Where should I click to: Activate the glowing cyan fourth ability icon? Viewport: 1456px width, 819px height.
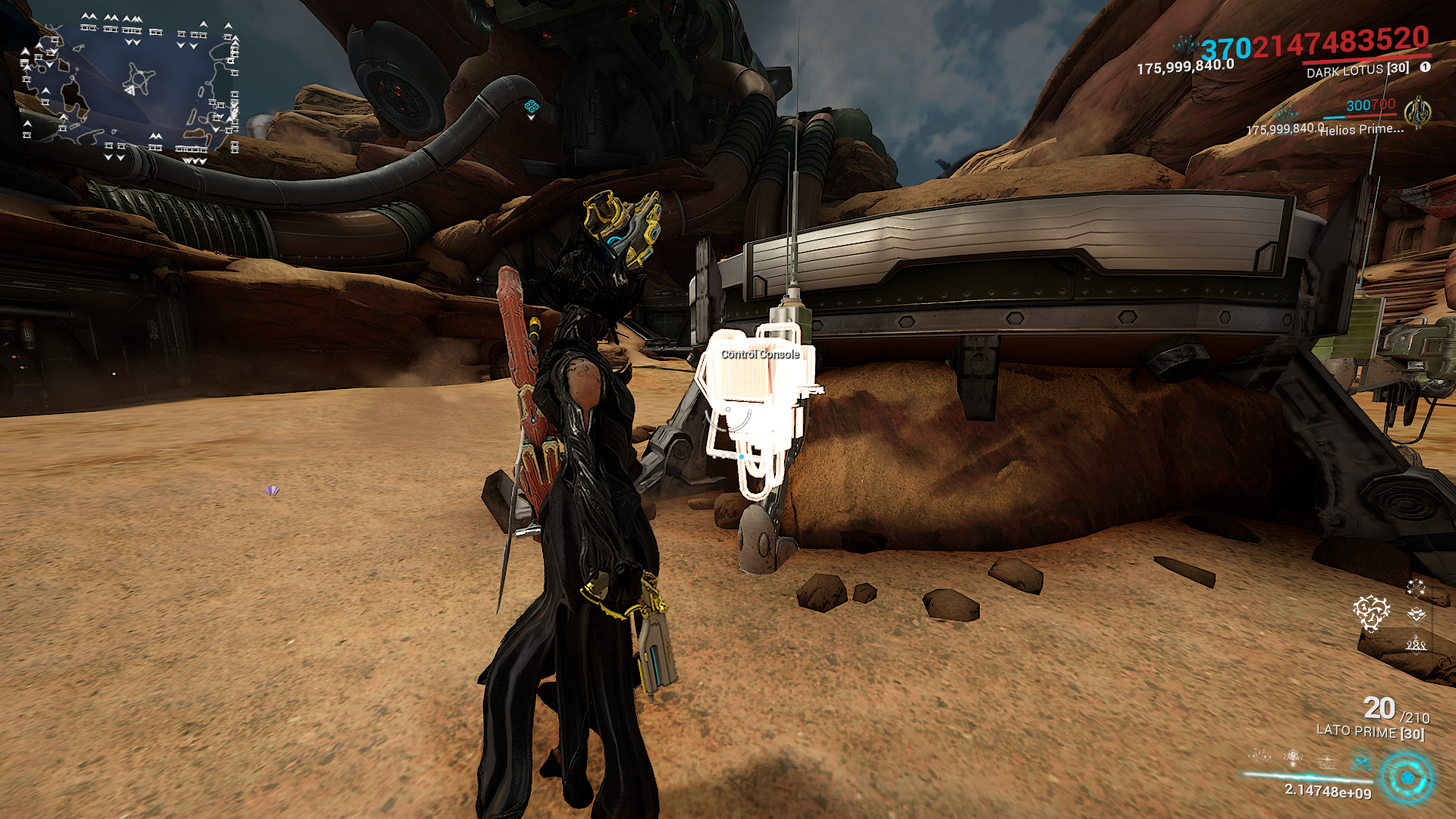1361,761
